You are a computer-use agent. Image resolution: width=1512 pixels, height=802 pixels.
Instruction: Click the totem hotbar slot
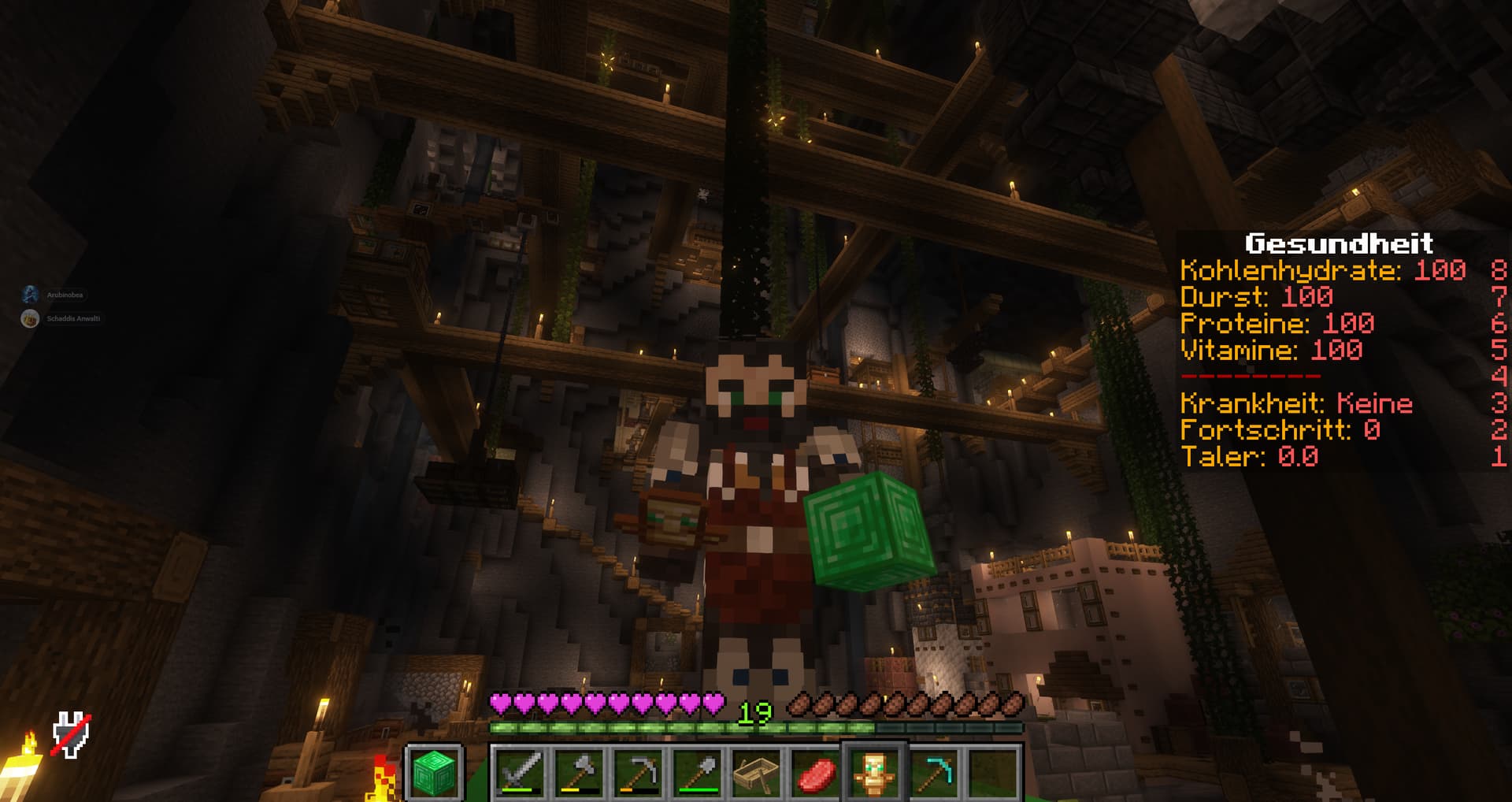point(874,772)
